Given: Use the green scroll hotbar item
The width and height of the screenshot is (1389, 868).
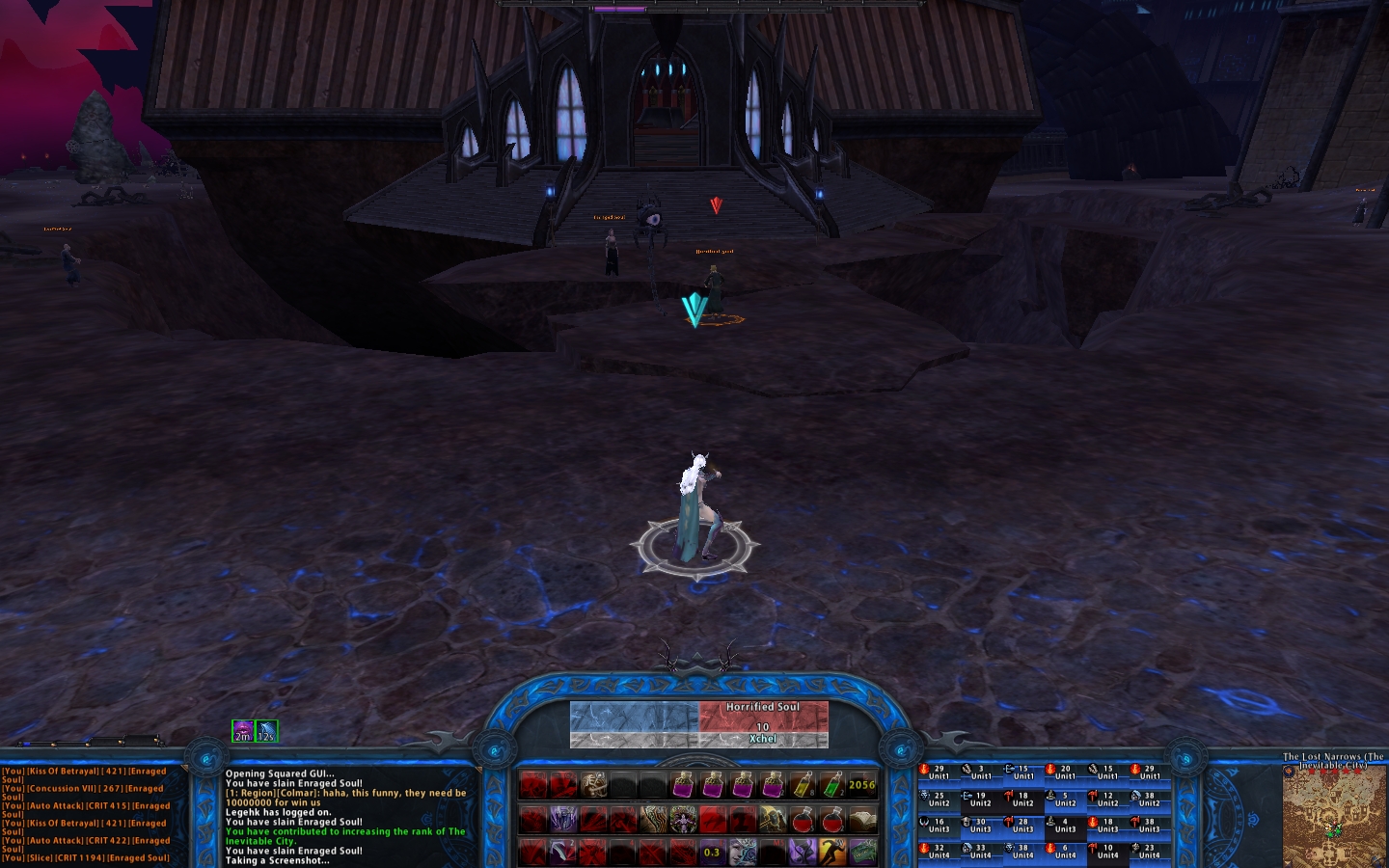Looking at the screenshot, I should pyautogui.click(x=862, y=853).
